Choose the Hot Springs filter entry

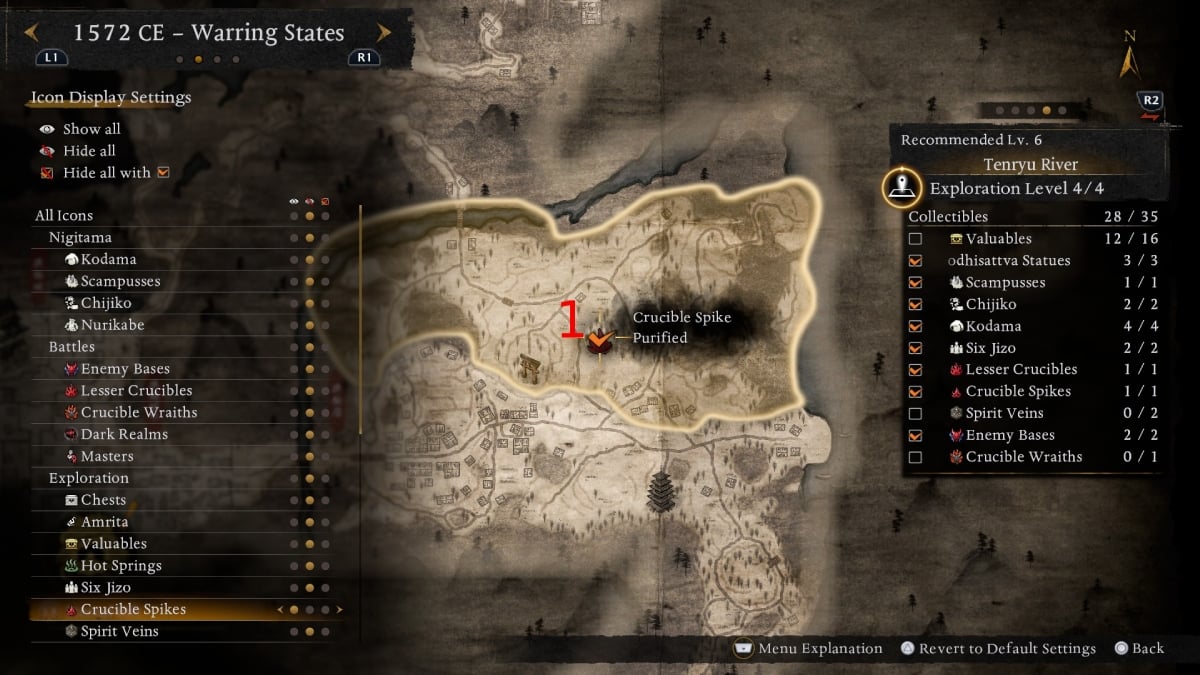121,565
